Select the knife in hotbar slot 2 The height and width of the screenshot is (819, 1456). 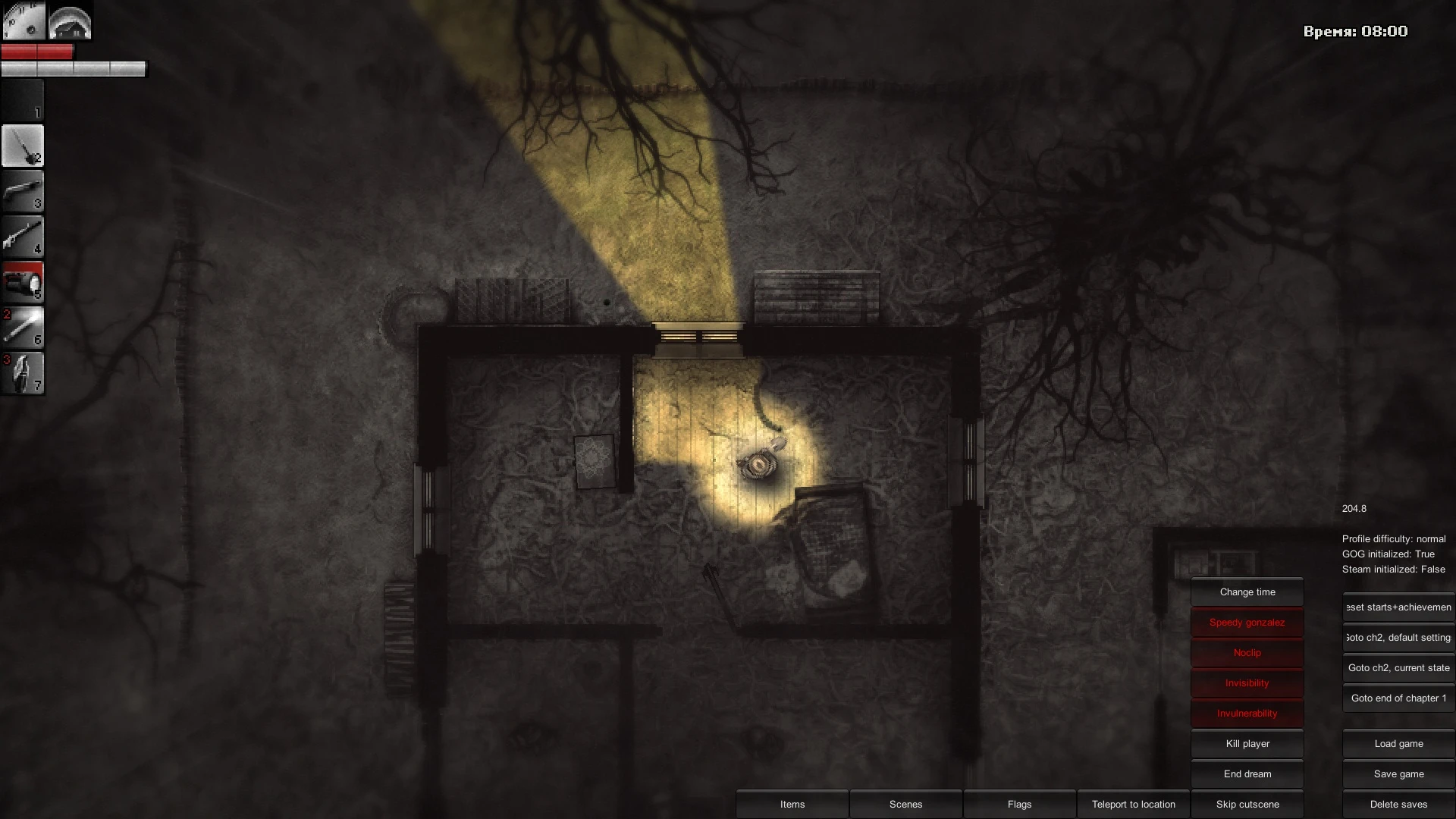(x=23, y=146)
